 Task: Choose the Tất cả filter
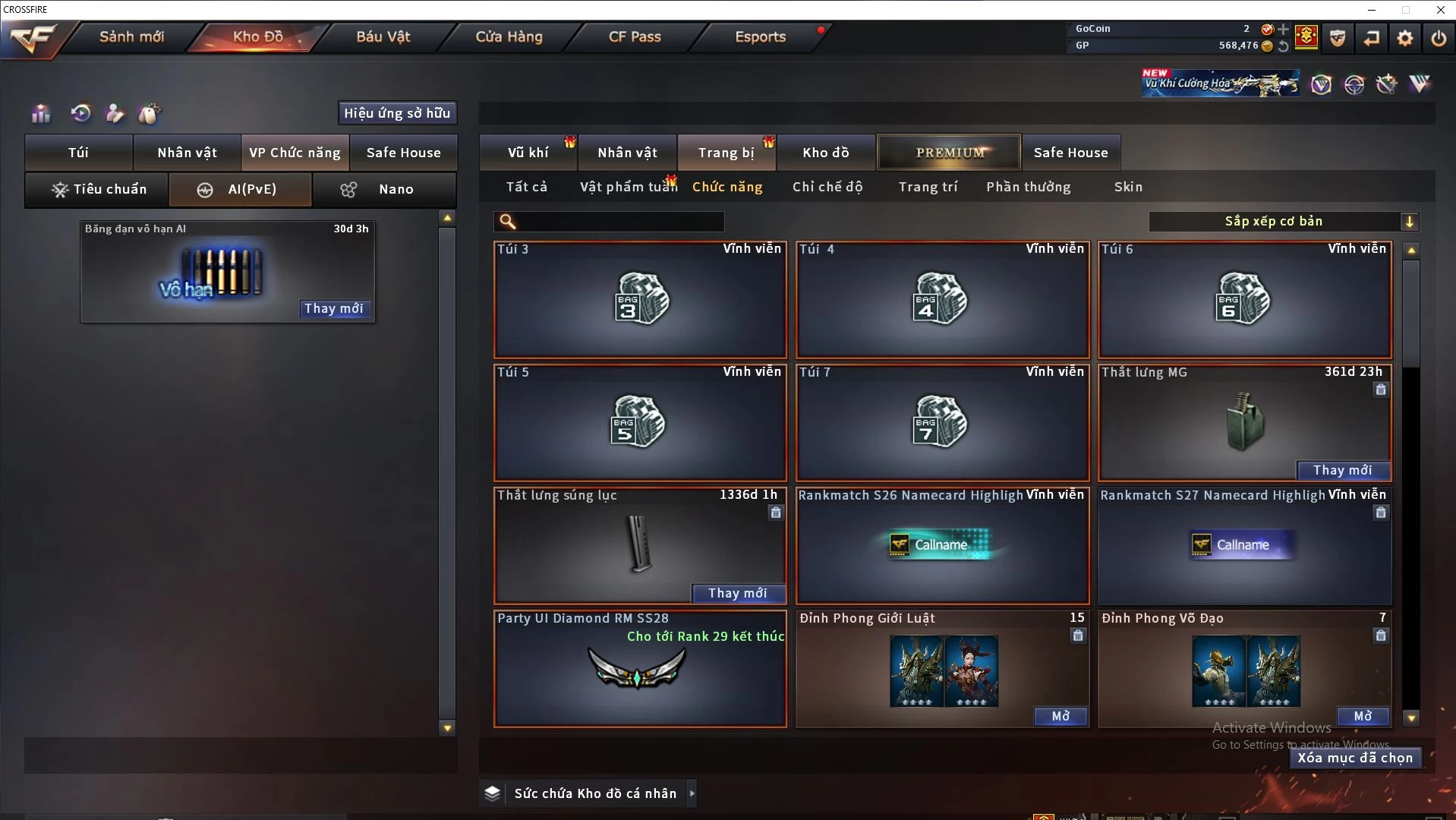(x=526, y=187)
